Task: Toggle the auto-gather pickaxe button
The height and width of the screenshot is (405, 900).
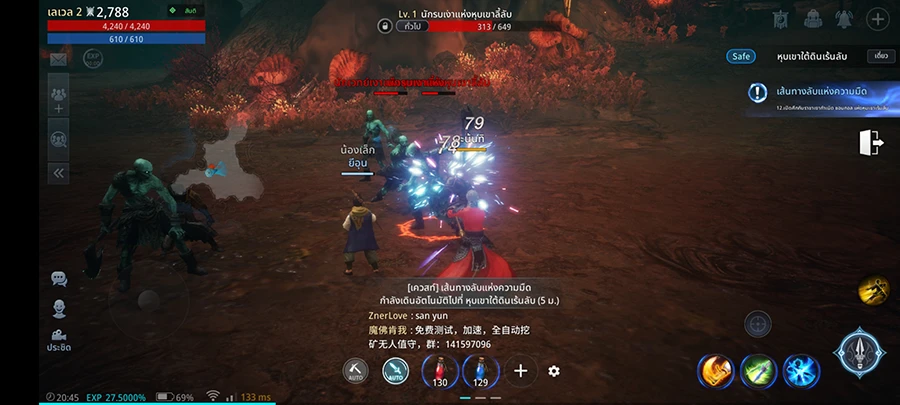Action: coord(355,372)
